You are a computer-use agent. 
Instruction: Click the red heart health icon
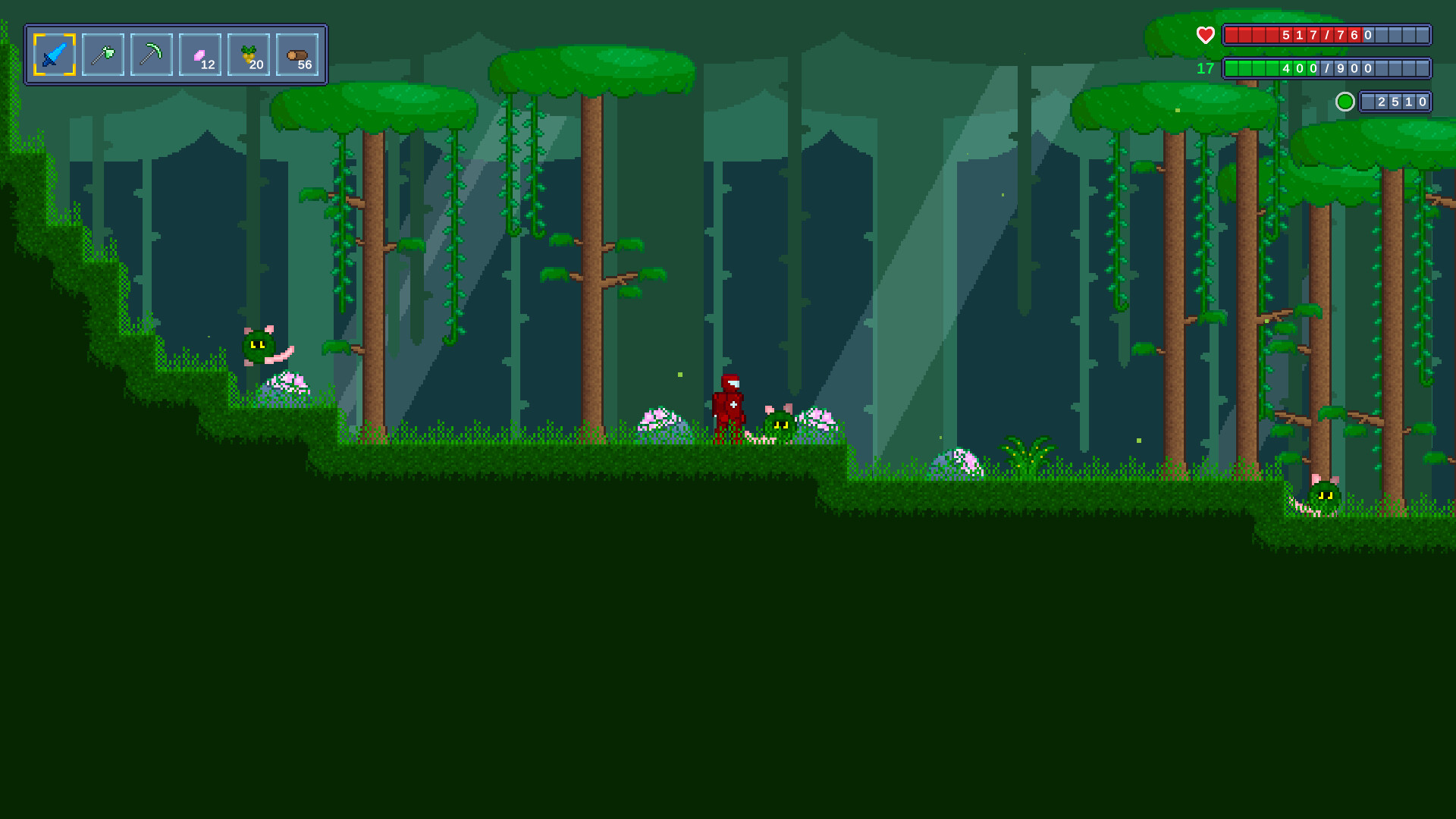1206,35
